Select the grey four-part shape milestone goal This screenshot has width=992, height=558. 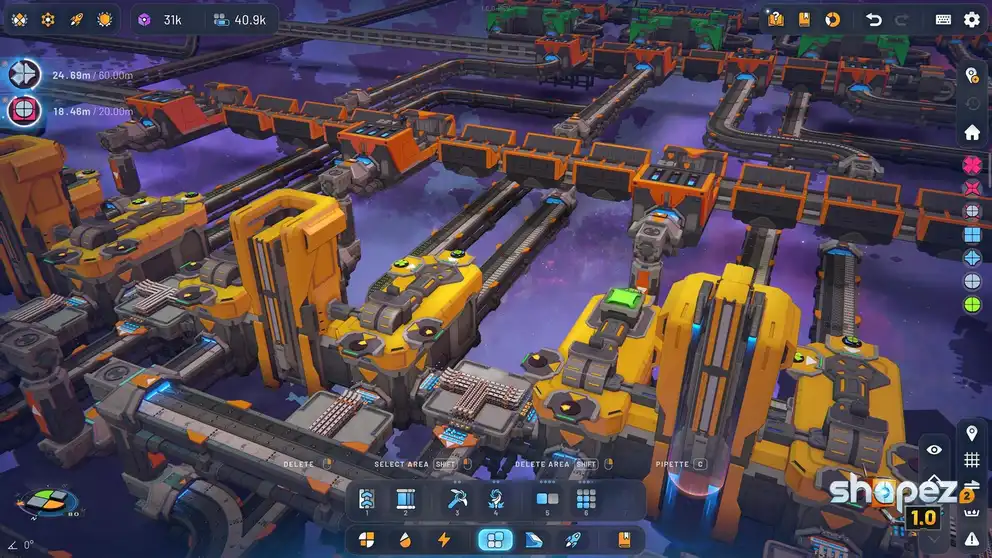click(x=24, y=74)
